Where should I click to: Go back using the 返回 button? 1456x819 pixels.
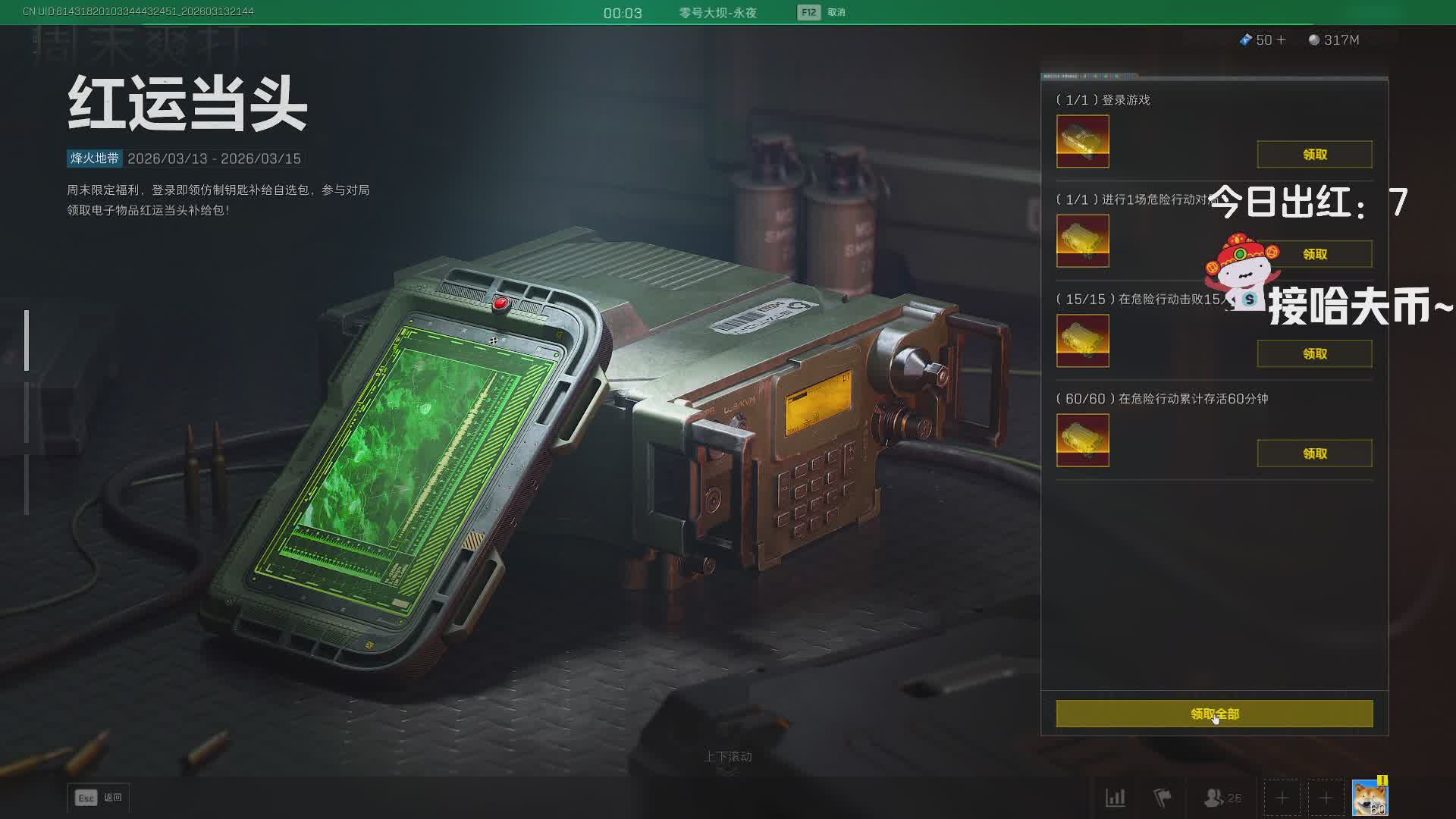click(99, 798)
